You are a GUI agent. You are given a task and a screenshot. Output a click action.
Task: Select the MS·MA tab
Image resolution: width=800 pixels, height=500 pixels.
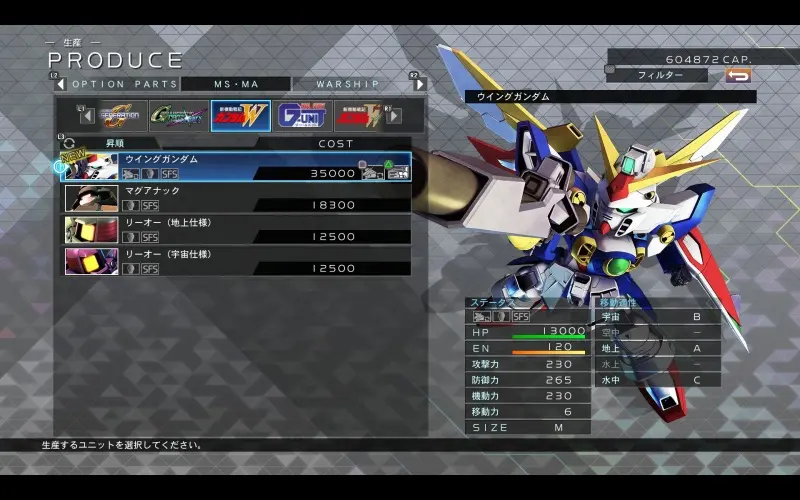click(x=236, y=84)
